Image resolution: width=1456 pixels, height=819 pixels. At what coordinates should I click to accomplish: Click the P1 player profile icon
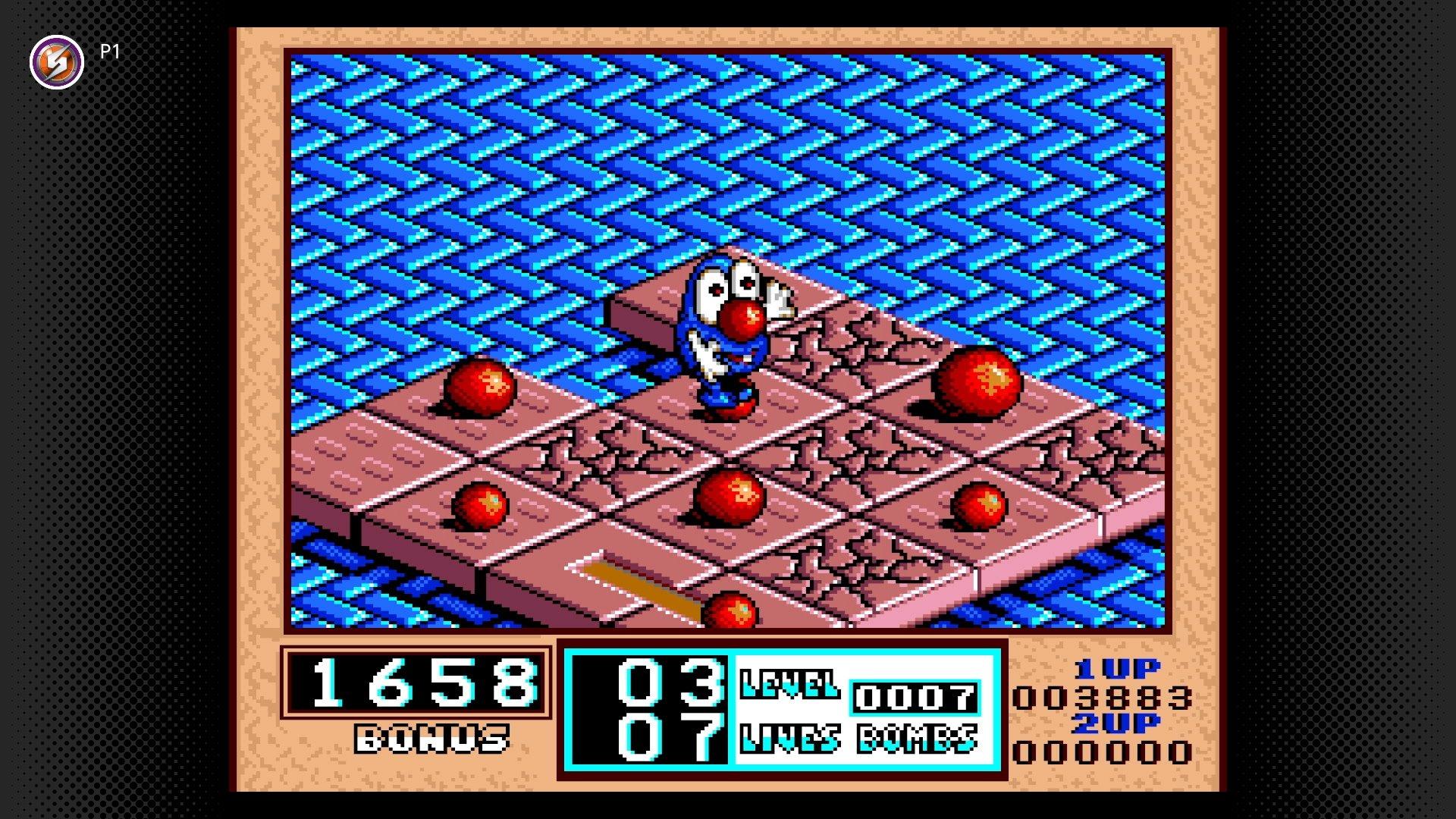coord(56,61)
